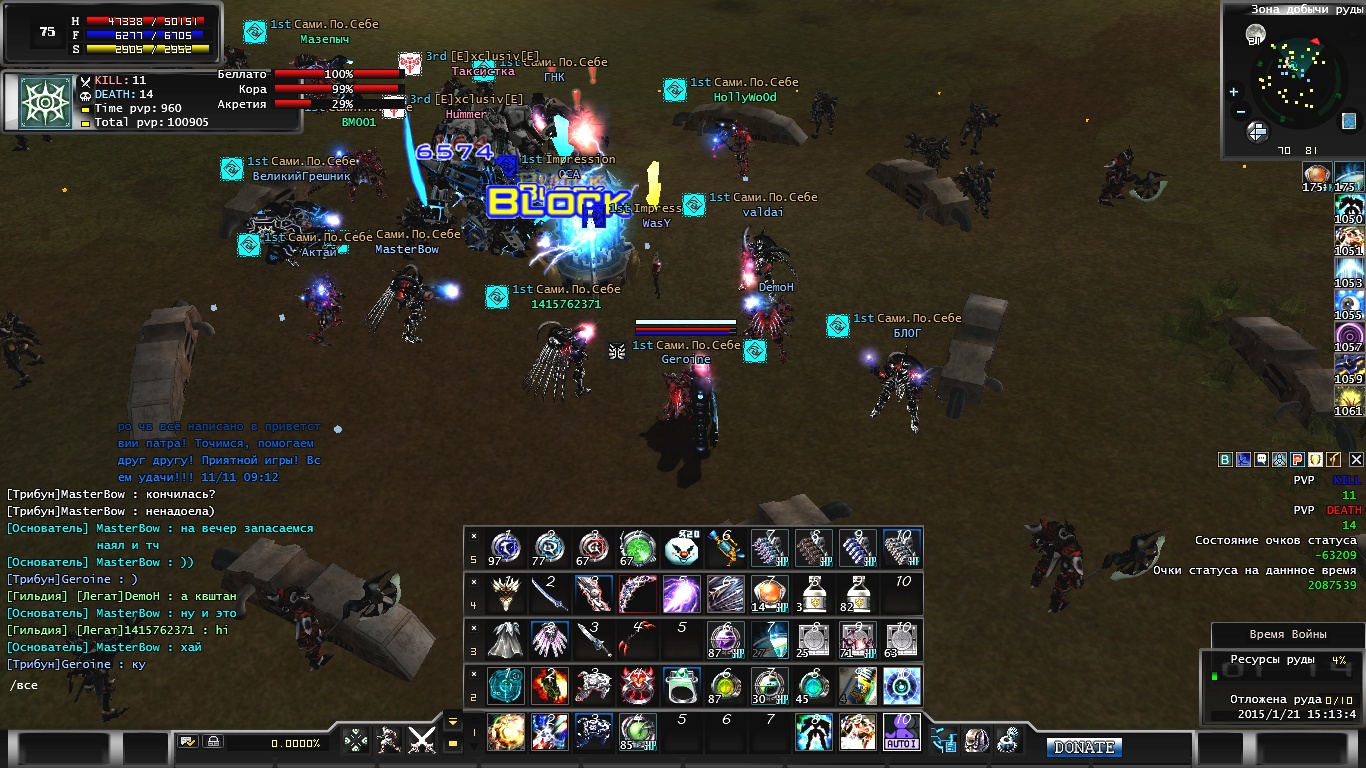Select the blue candy wand item slot
Viewport: 1366px width, 768px height.
[x=724, y=548]
